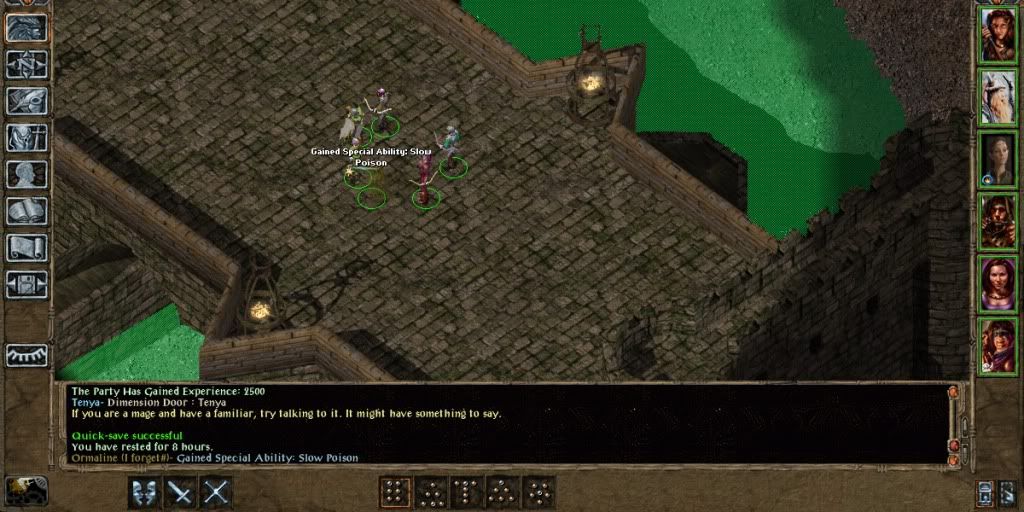Select the pale elf portrait with status icon

[x=997, y=159]
